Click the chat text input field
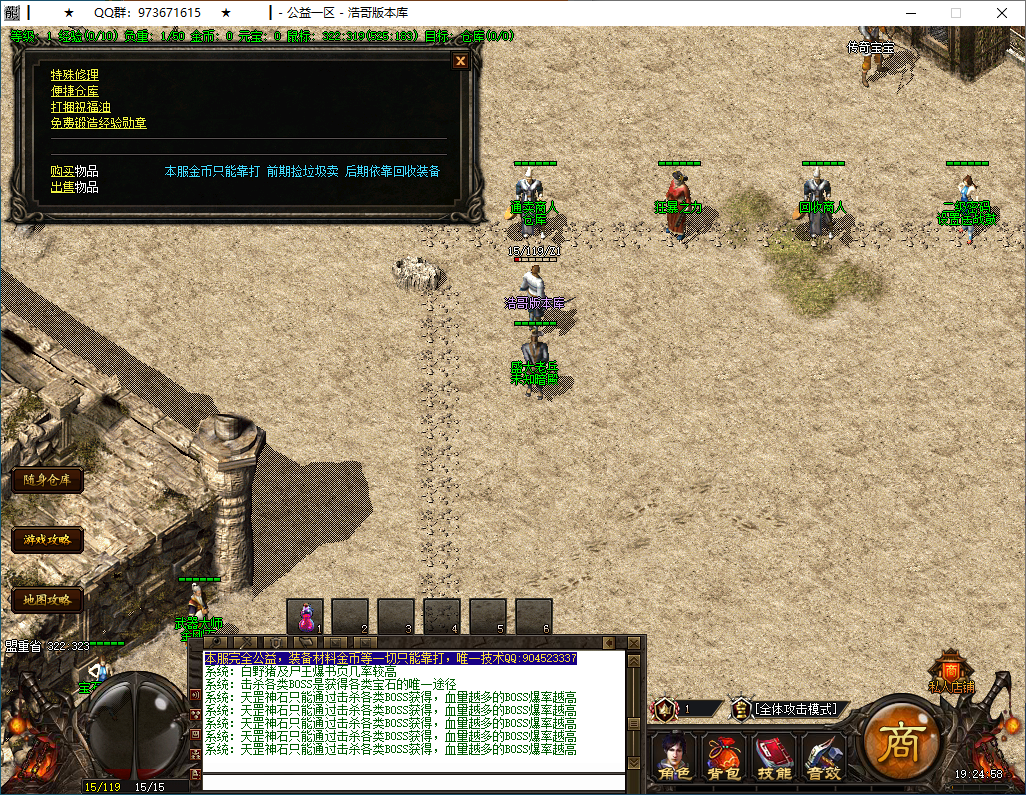Image resolution: width=1026 pixels, height=795 pixels. [413, 782]
